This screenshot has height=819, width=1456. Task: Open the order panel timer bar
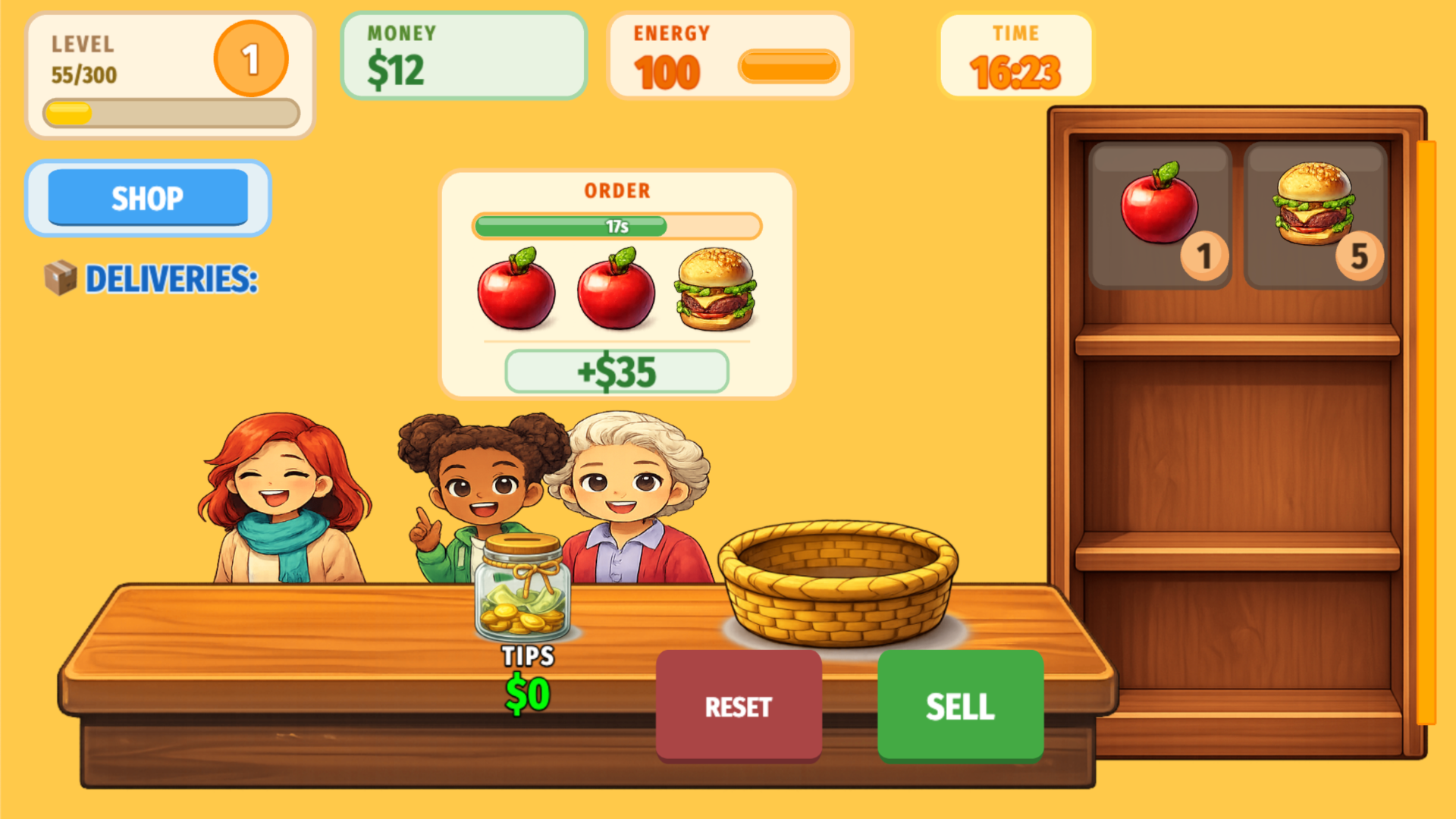point(617,226)
